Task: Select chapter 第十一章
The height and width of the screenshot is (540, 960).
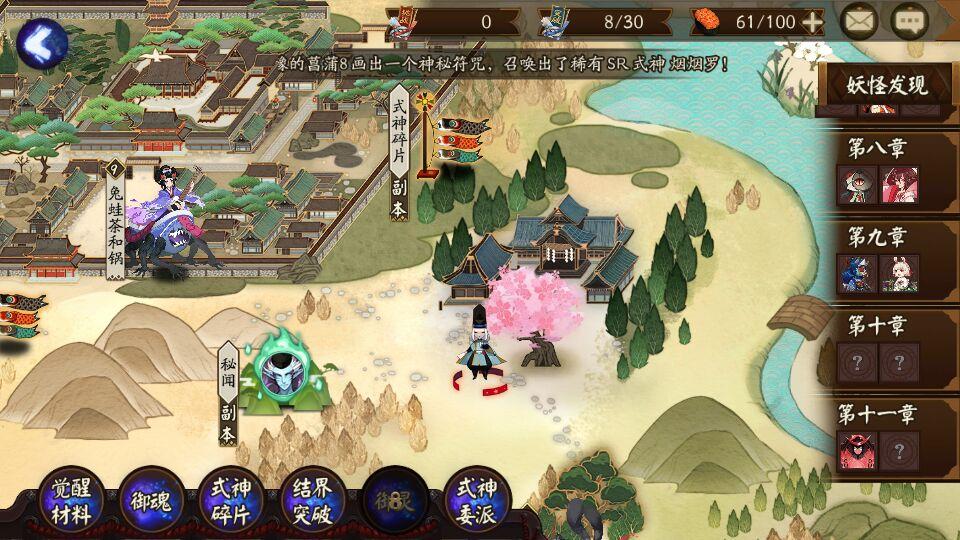Action: coord(886,434)
